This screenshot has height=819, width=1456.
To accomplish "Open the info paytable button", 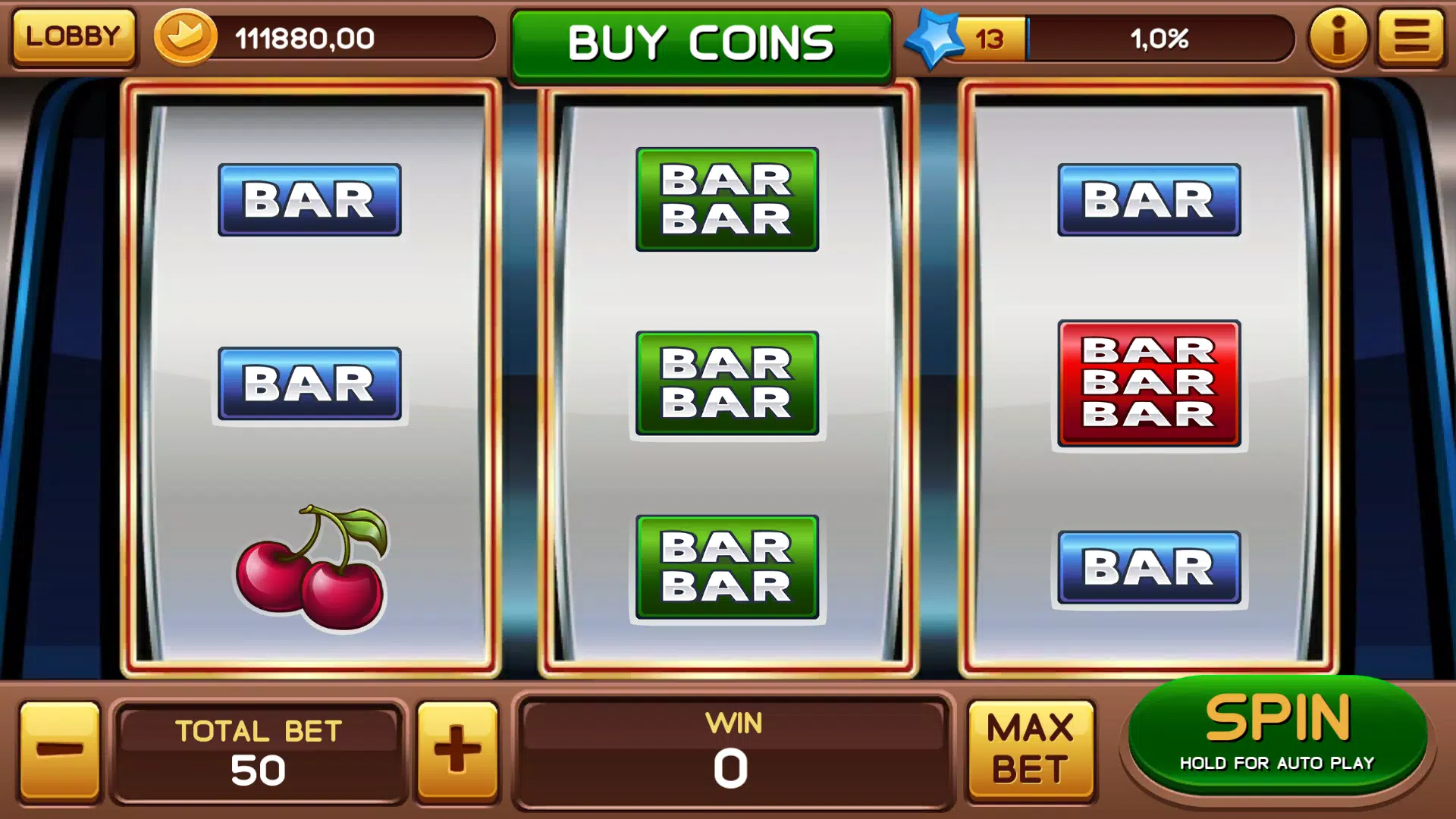I will tap(1338, 36).
